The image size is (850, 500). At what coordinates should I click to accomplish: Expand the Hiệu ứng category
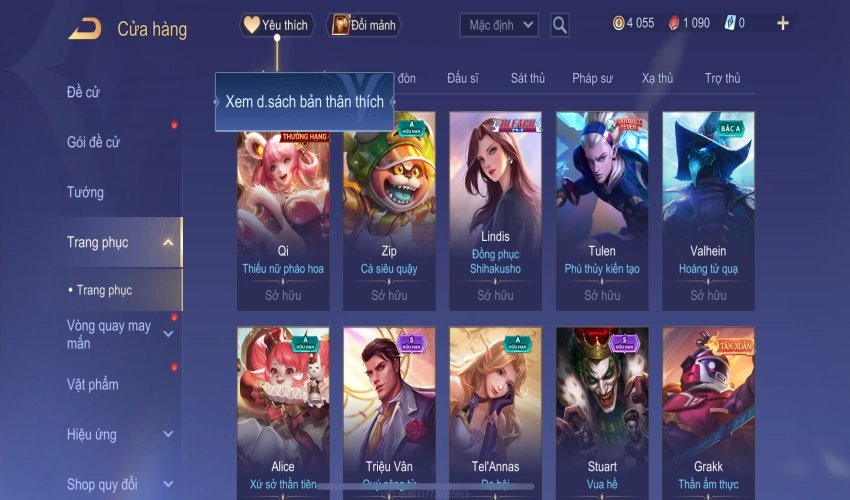pos(167,435)
